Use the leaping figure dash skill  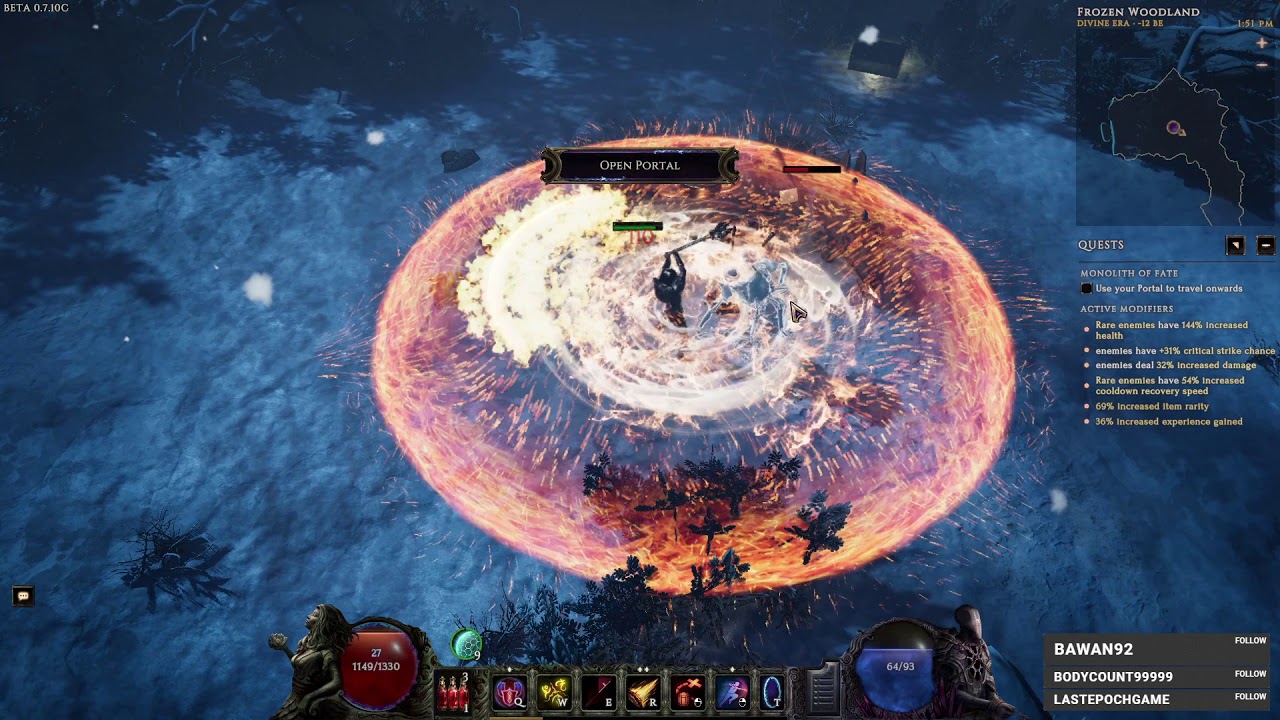pos(732,692)
